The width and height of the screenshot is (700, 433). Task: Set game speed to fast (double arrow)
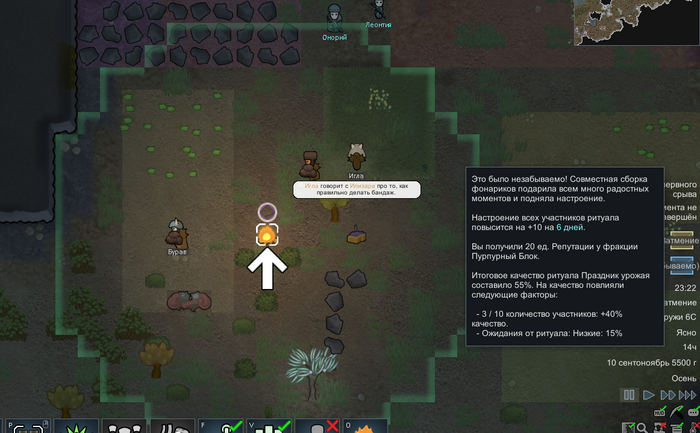pos(666,396)
